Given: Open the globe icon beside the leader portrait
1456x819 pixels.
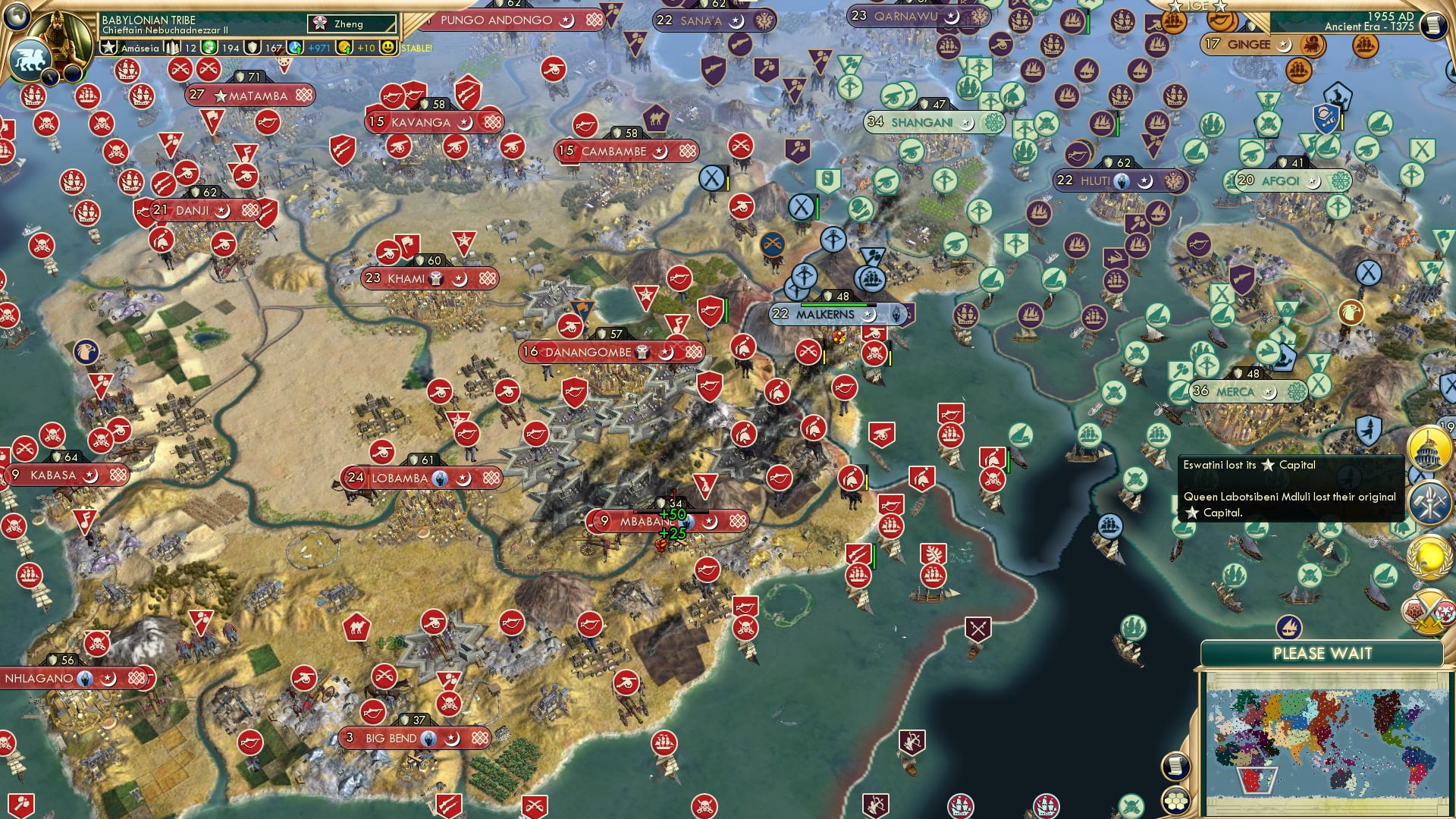Looking at the screenshot, I should click(15, 14).
